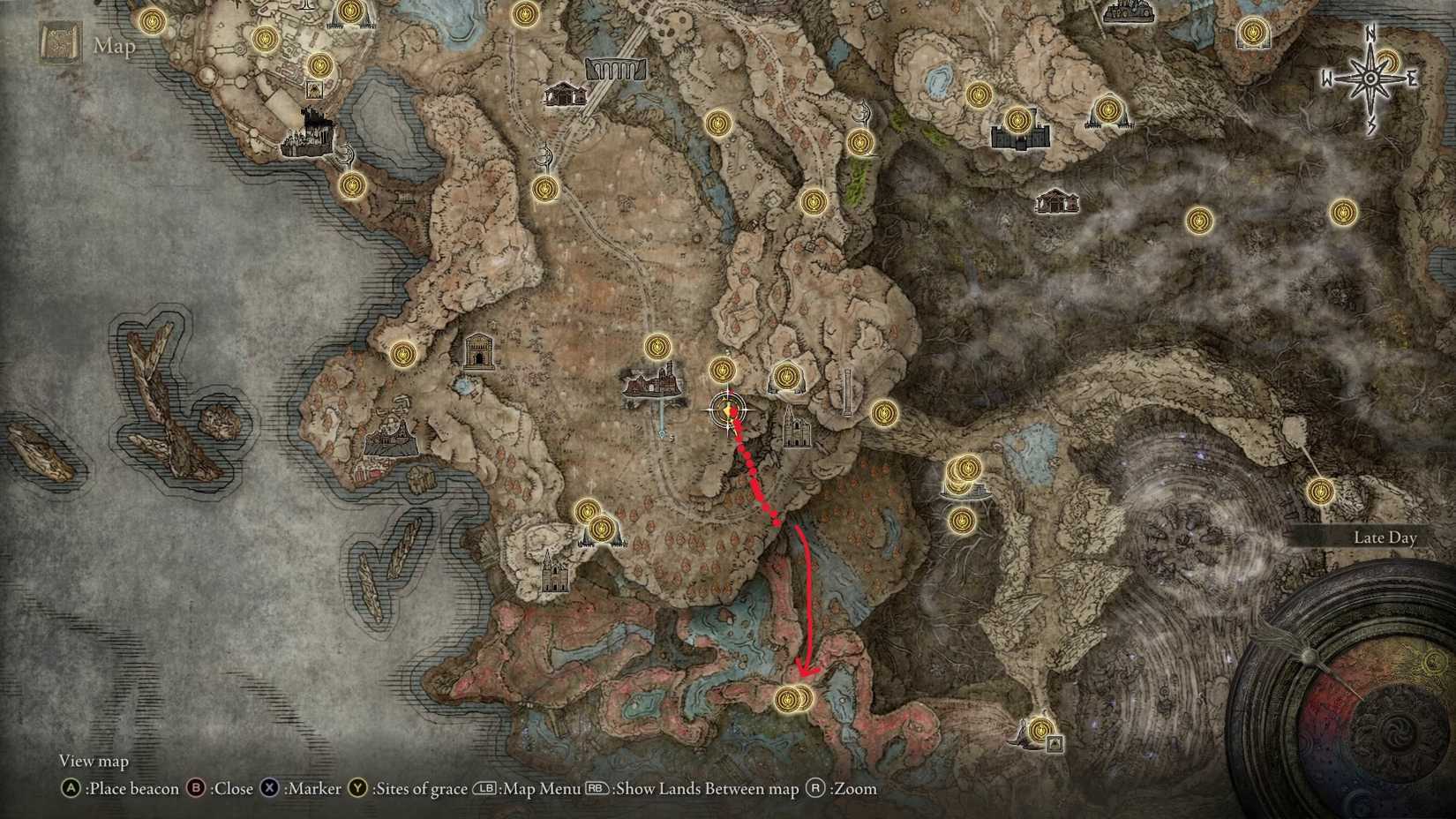Click the obelisk landmark icon right of the player
This screenshot has height=819, width=1456.
pos(847,391)
